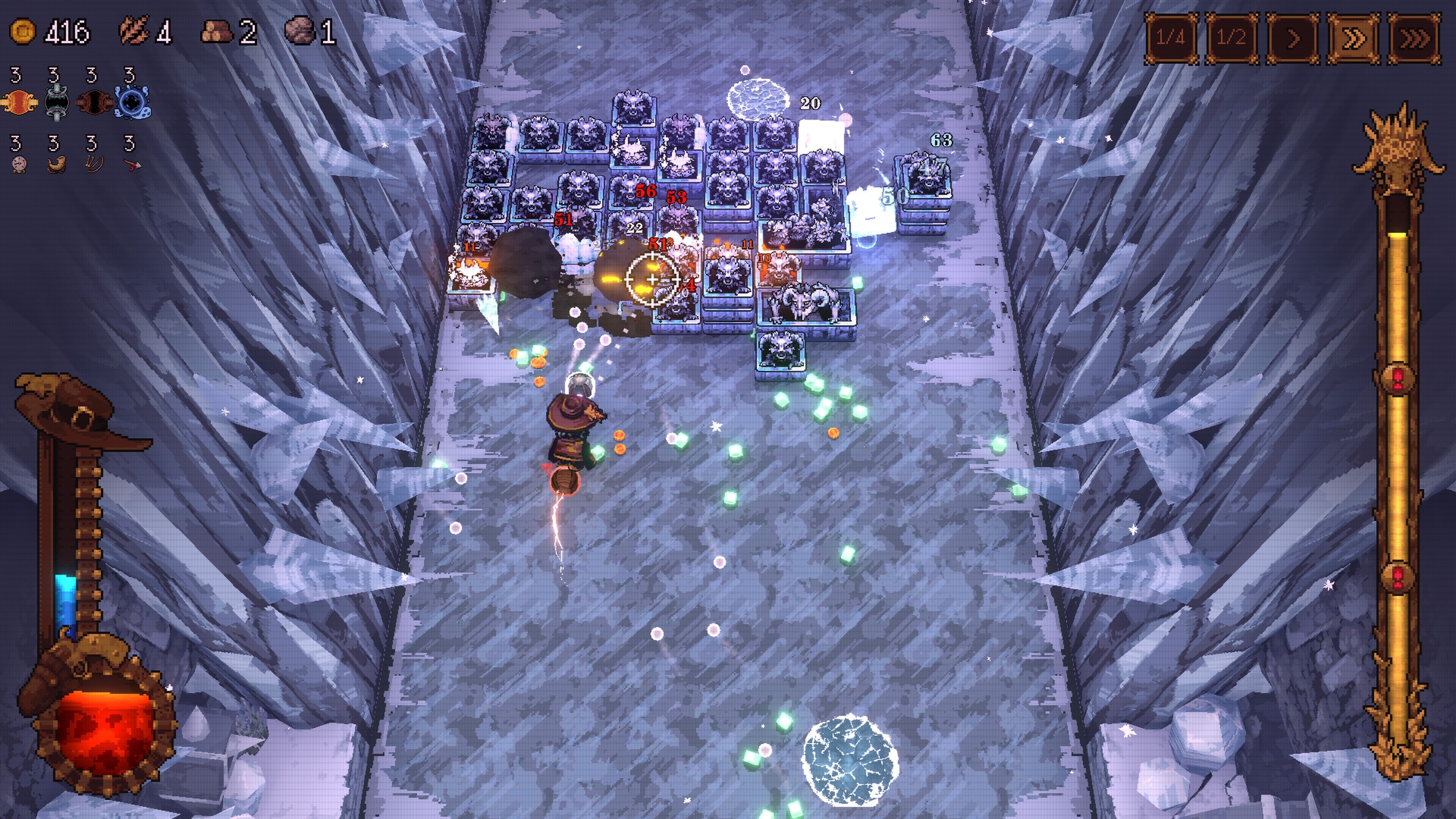Click the red-ribboned arrow passive icon

tap(132, 165)
